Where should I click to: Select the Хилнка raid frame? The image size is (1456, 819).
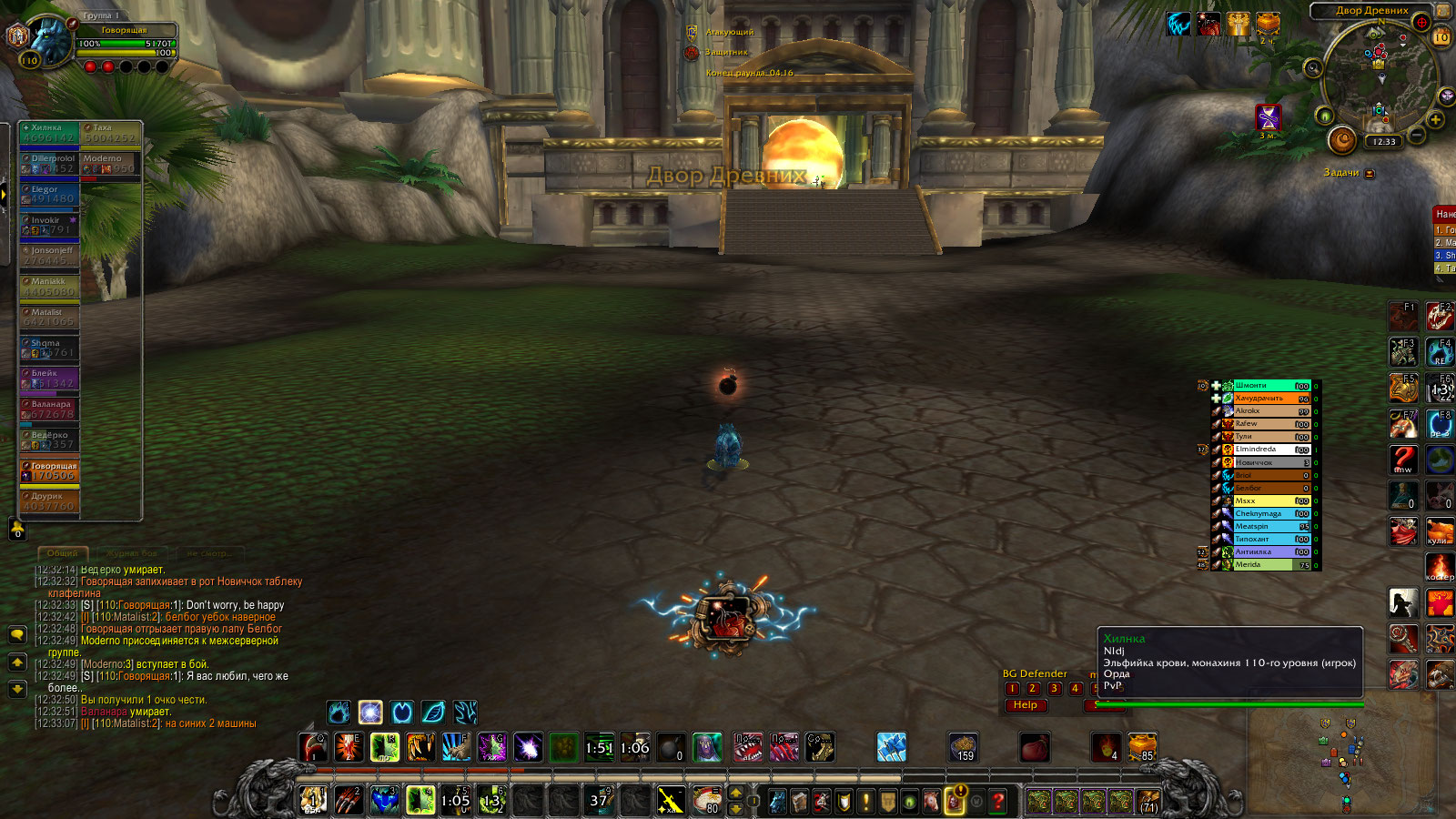tap(49, 133)
